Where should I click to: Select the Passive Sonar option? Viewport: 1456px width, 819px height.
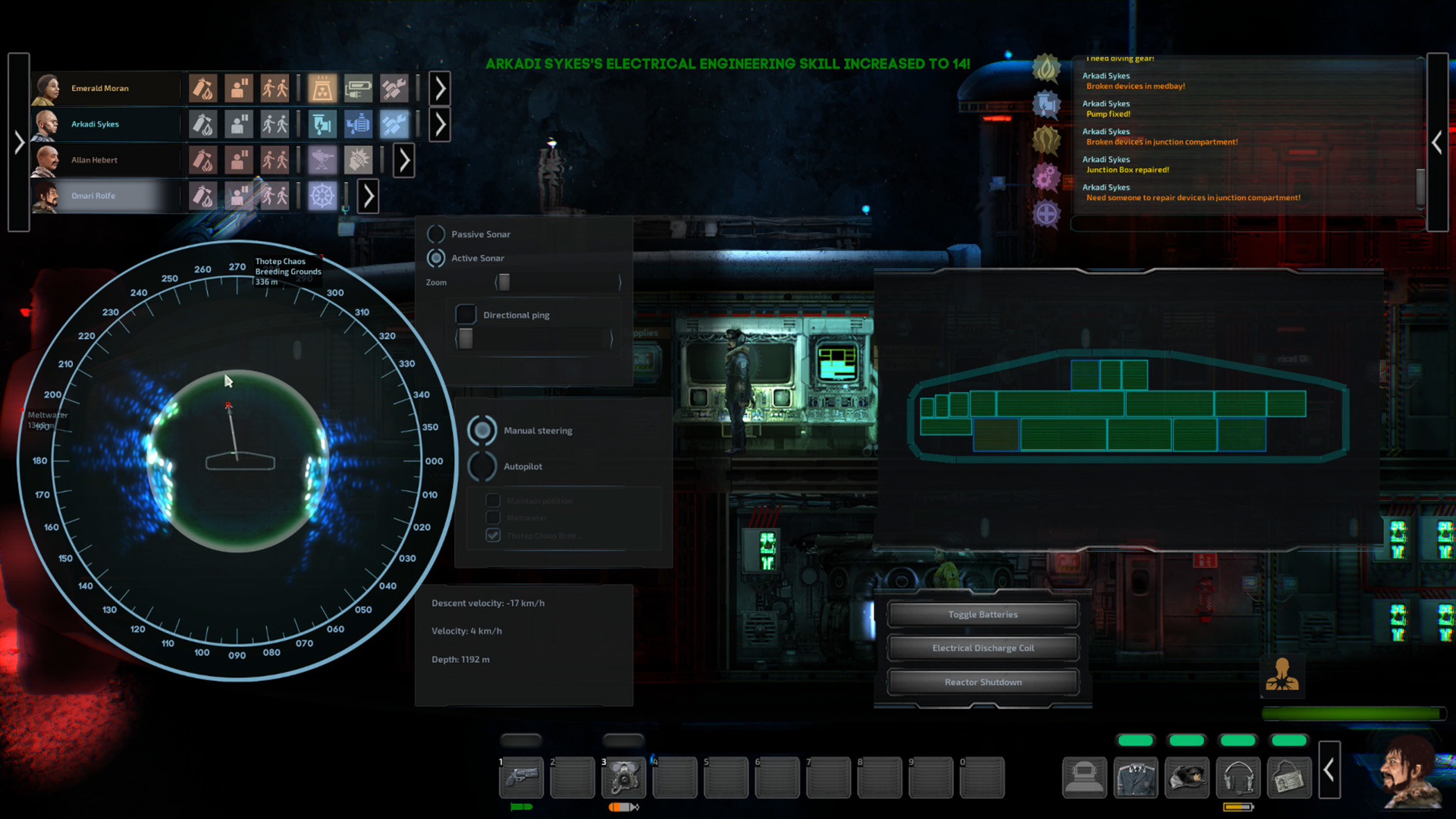coord(437,234)
